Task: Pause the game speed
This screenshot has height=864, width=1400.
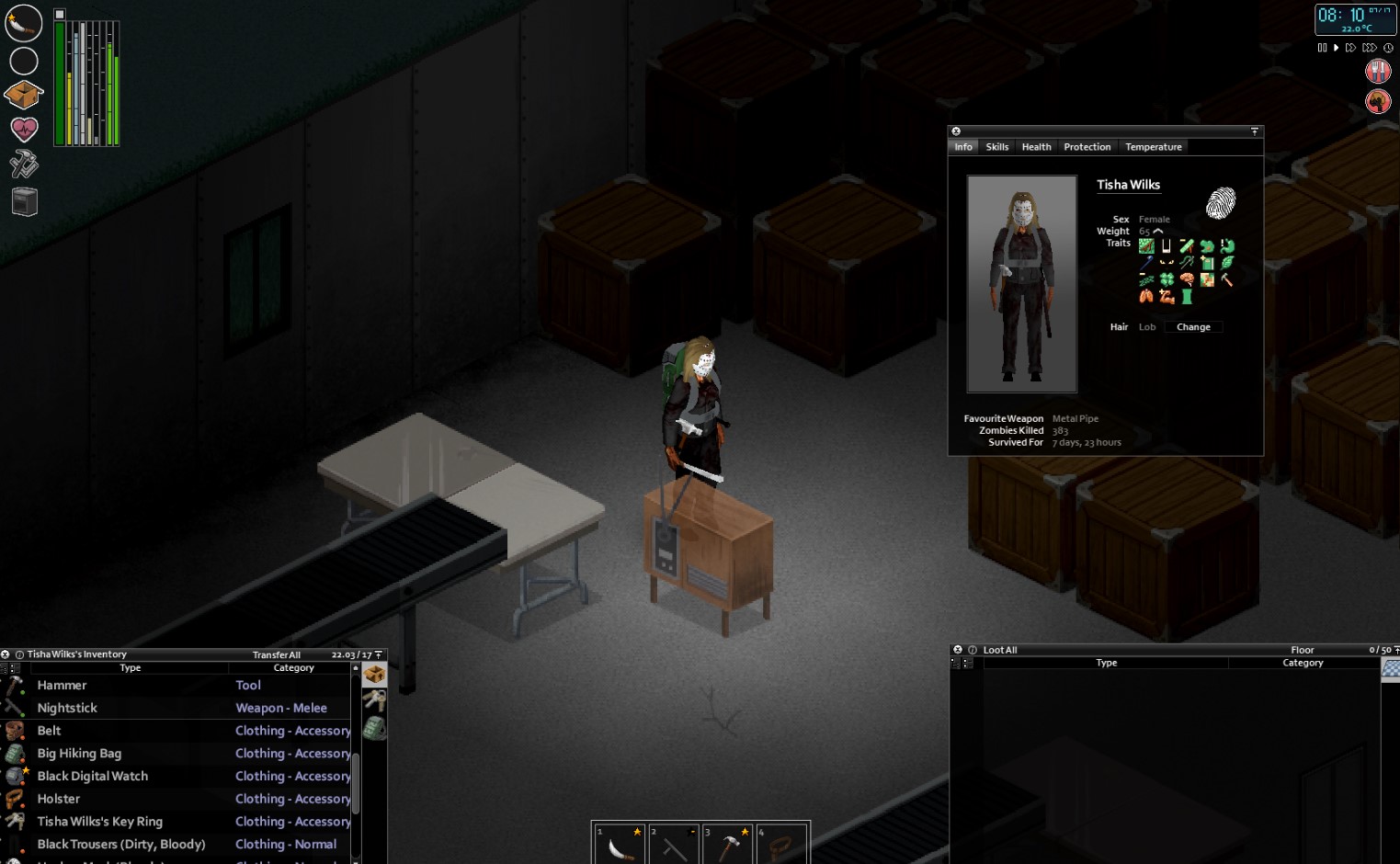Action: [x=1322, y=48]
